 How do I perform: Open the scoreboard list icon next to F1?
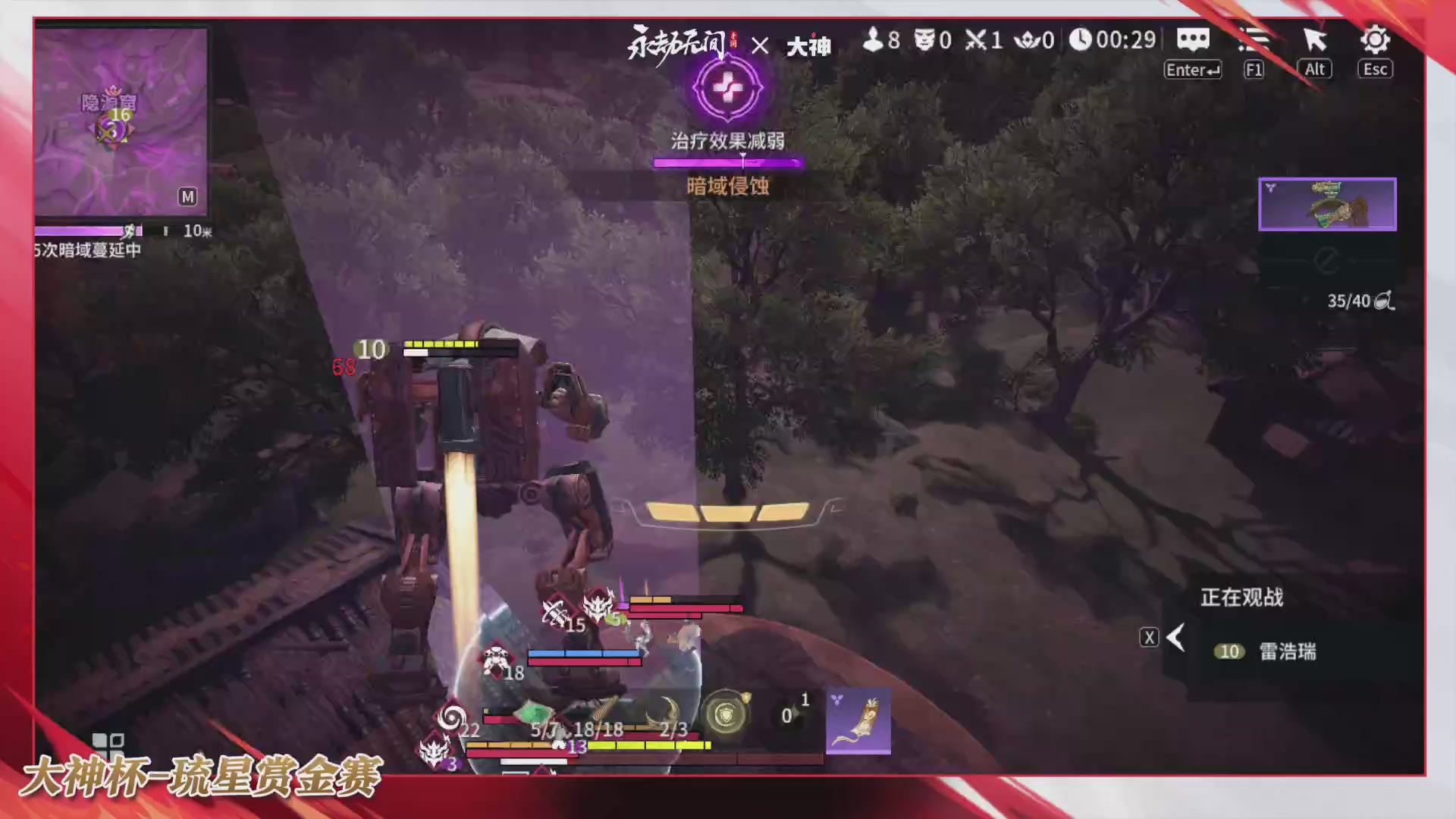(1253, 40)
